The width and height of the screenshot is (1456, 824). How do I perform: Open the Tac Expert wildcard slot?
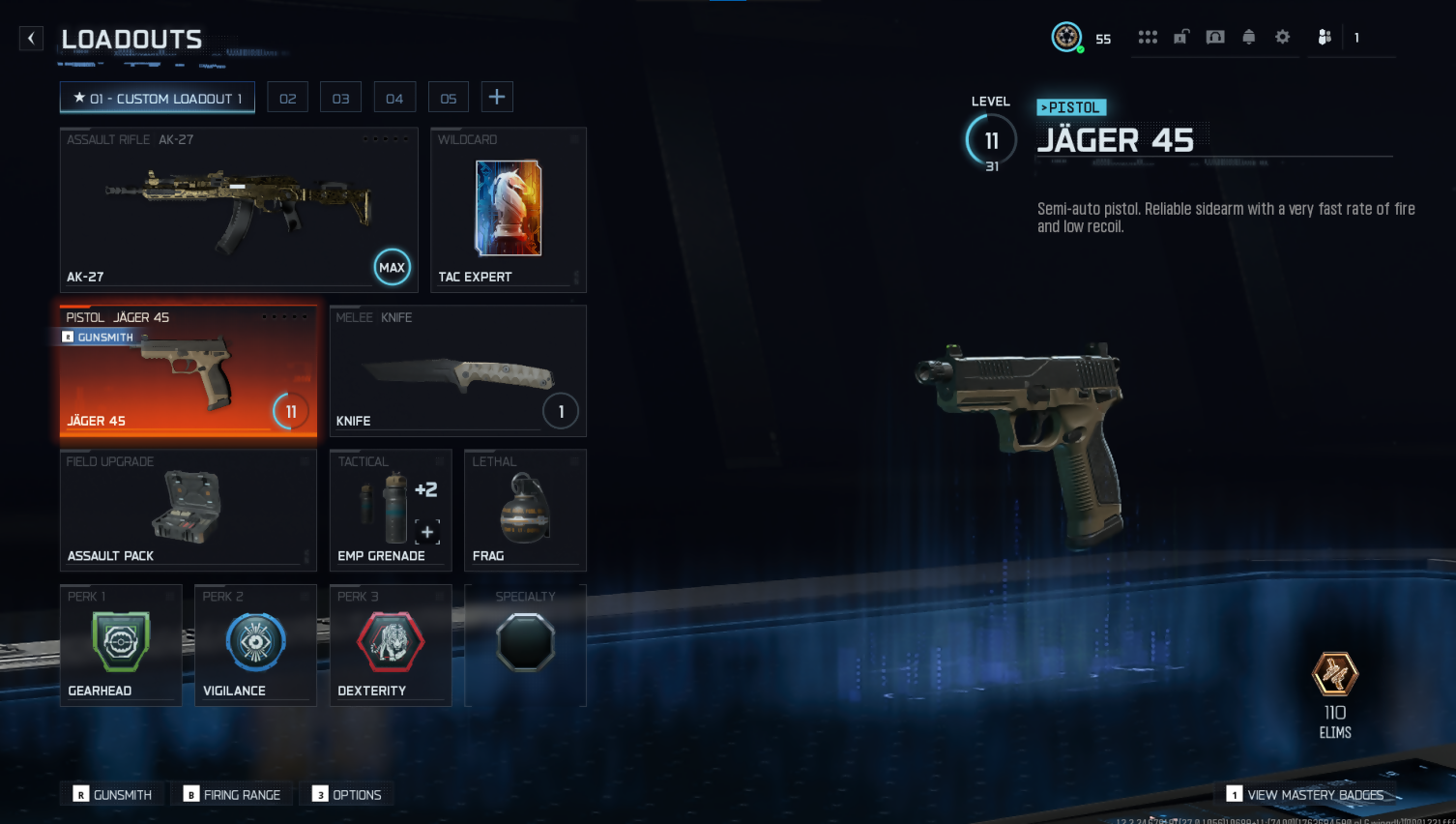[509, 210]
